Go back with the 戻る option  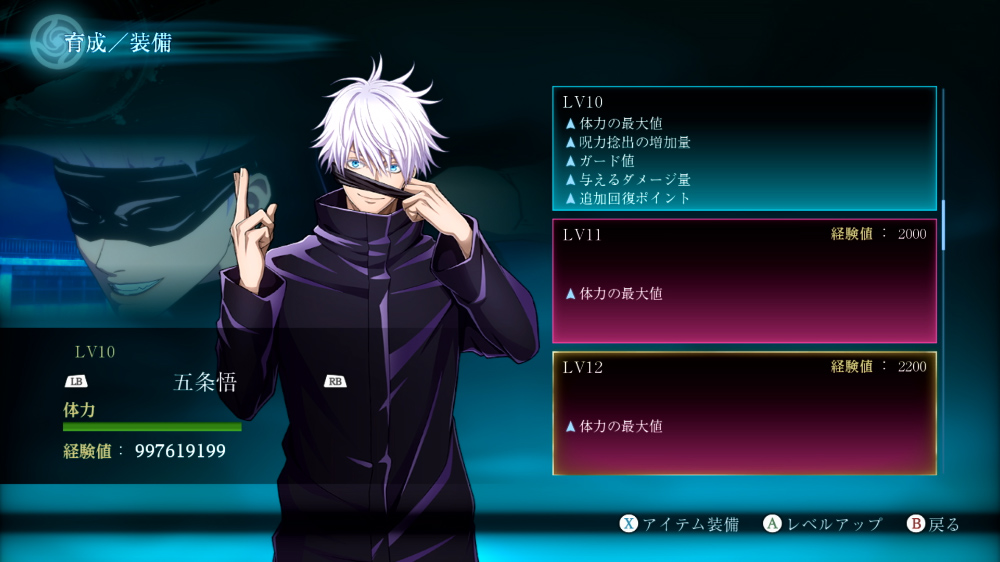tap(933, 524)
